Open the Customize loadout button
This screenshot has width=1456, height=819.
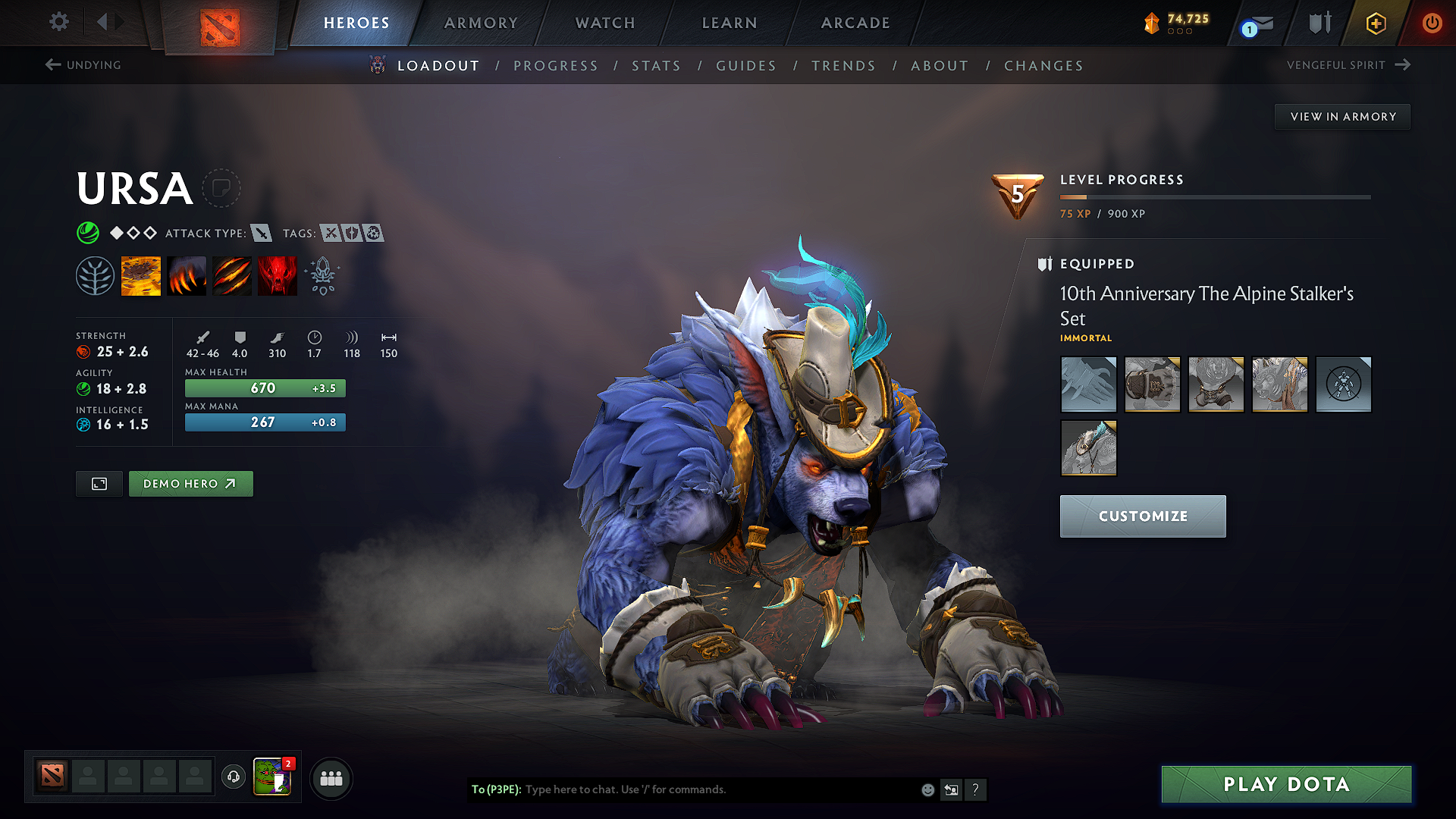1142,516
